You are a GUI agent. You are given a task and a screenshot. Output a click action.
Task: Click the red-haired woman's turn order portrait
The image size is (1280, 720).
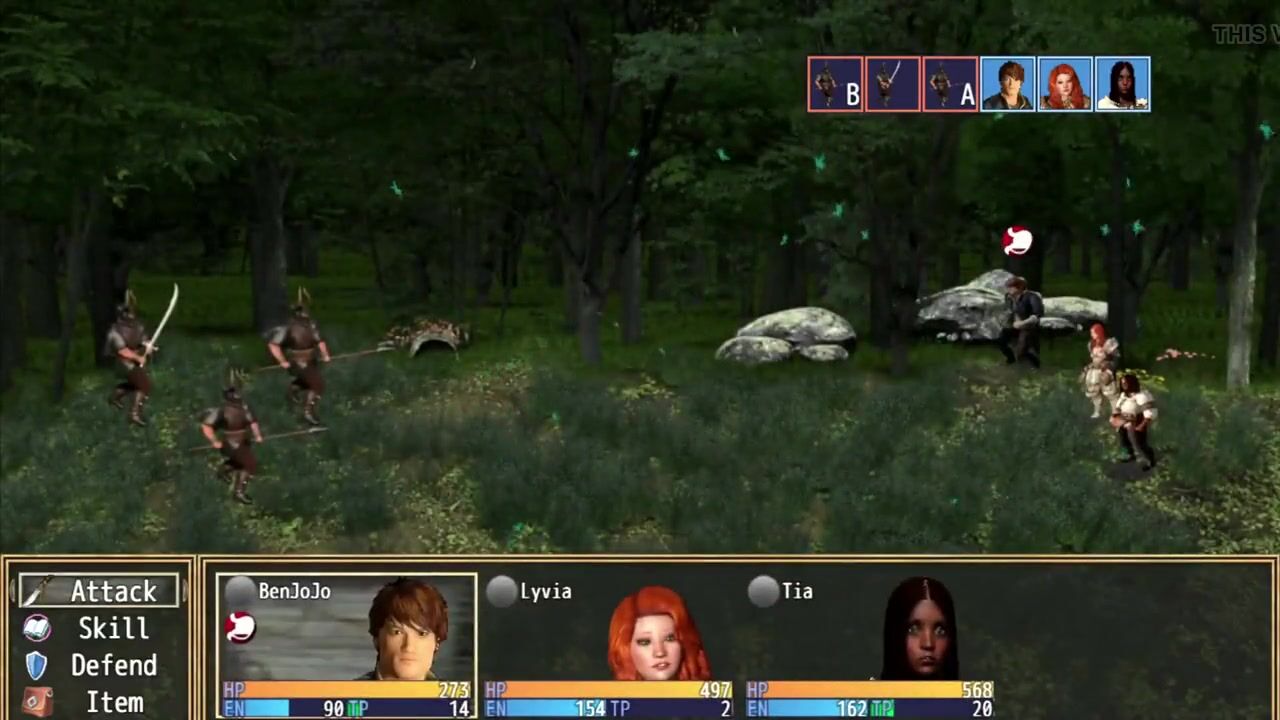tap(1064, 84)
